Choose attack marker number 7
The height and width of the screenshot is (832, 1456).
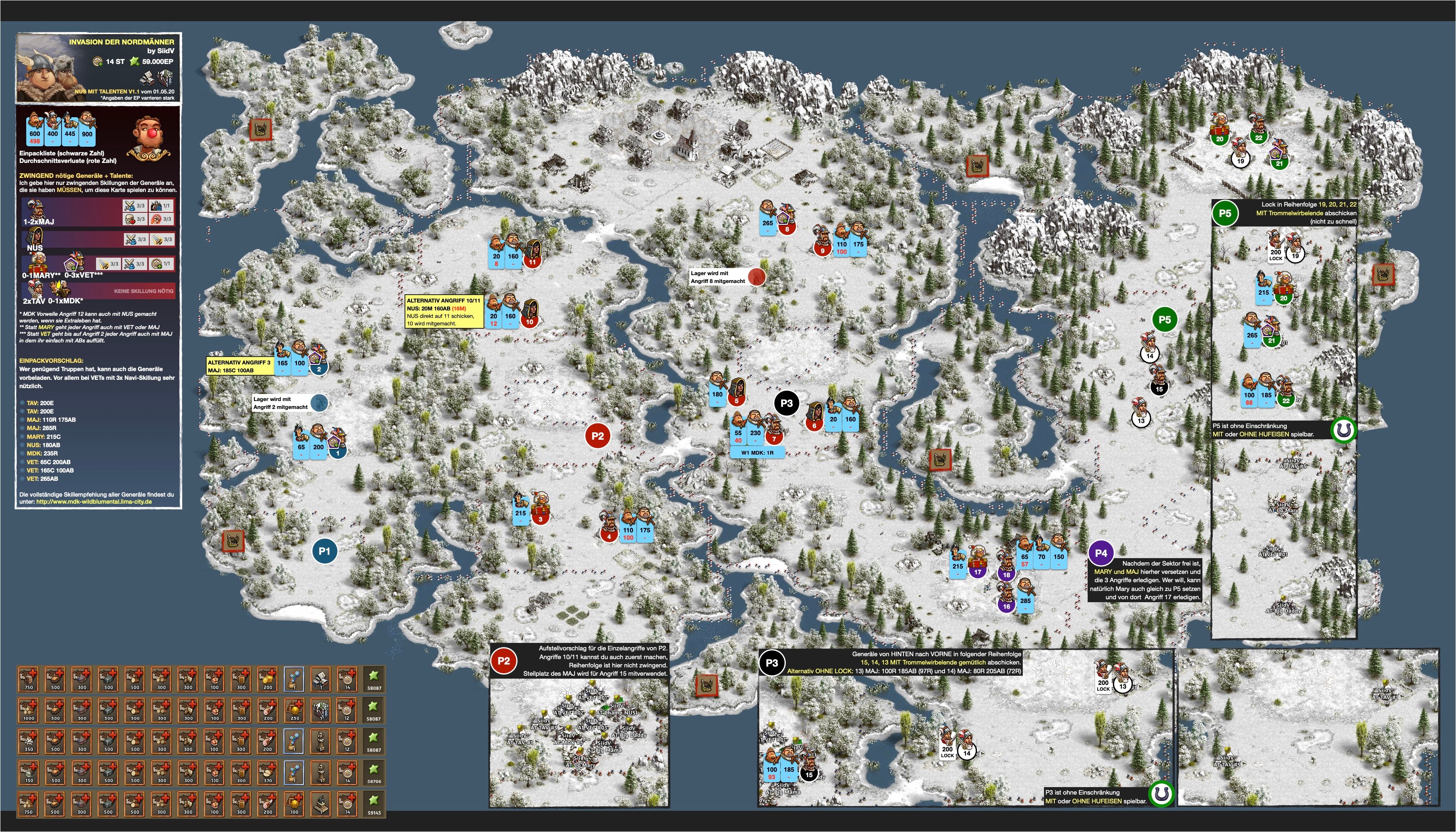pos(774,439)
